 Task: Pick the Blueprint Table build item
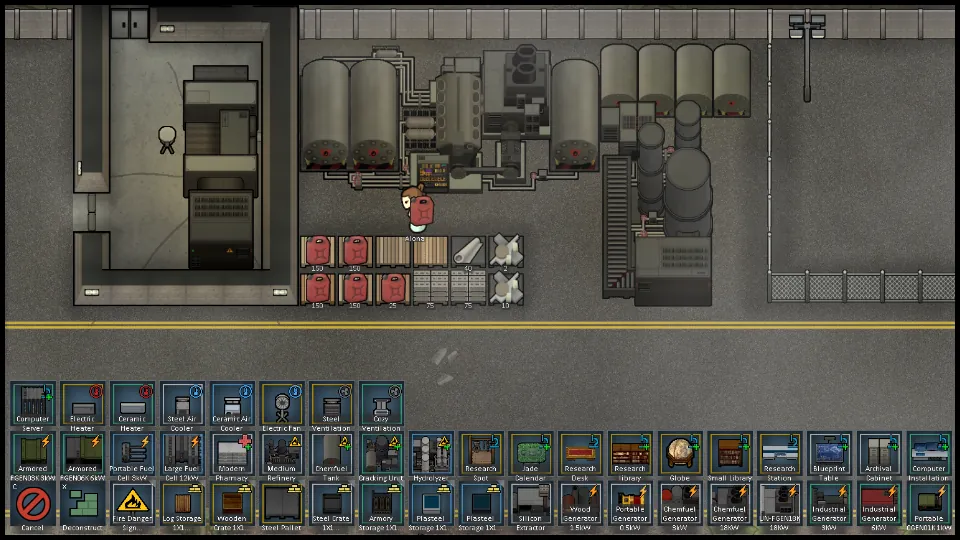tap(830, 455)
